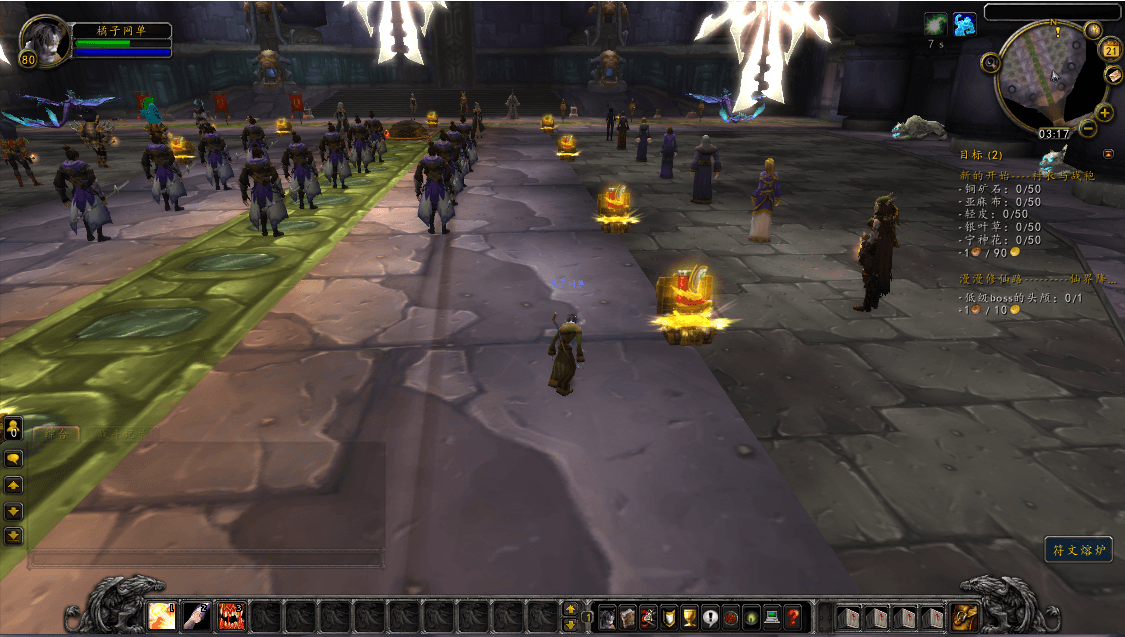1125x637 pixels.
Task: Open the minimap tracking magnifier button
Action: (x=993, y=63)
